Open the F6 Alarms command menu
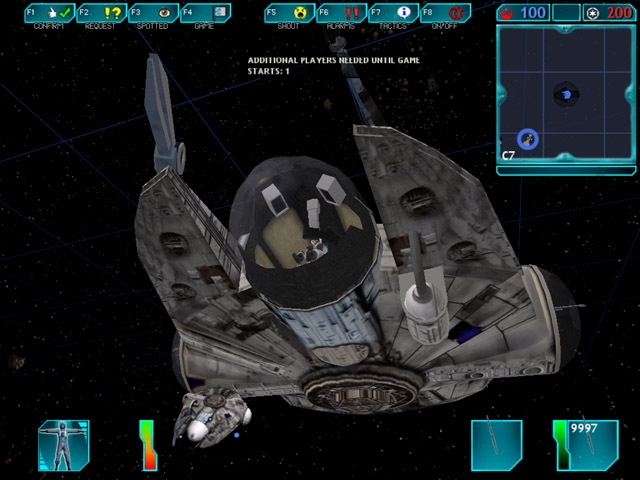 [340, 14]
